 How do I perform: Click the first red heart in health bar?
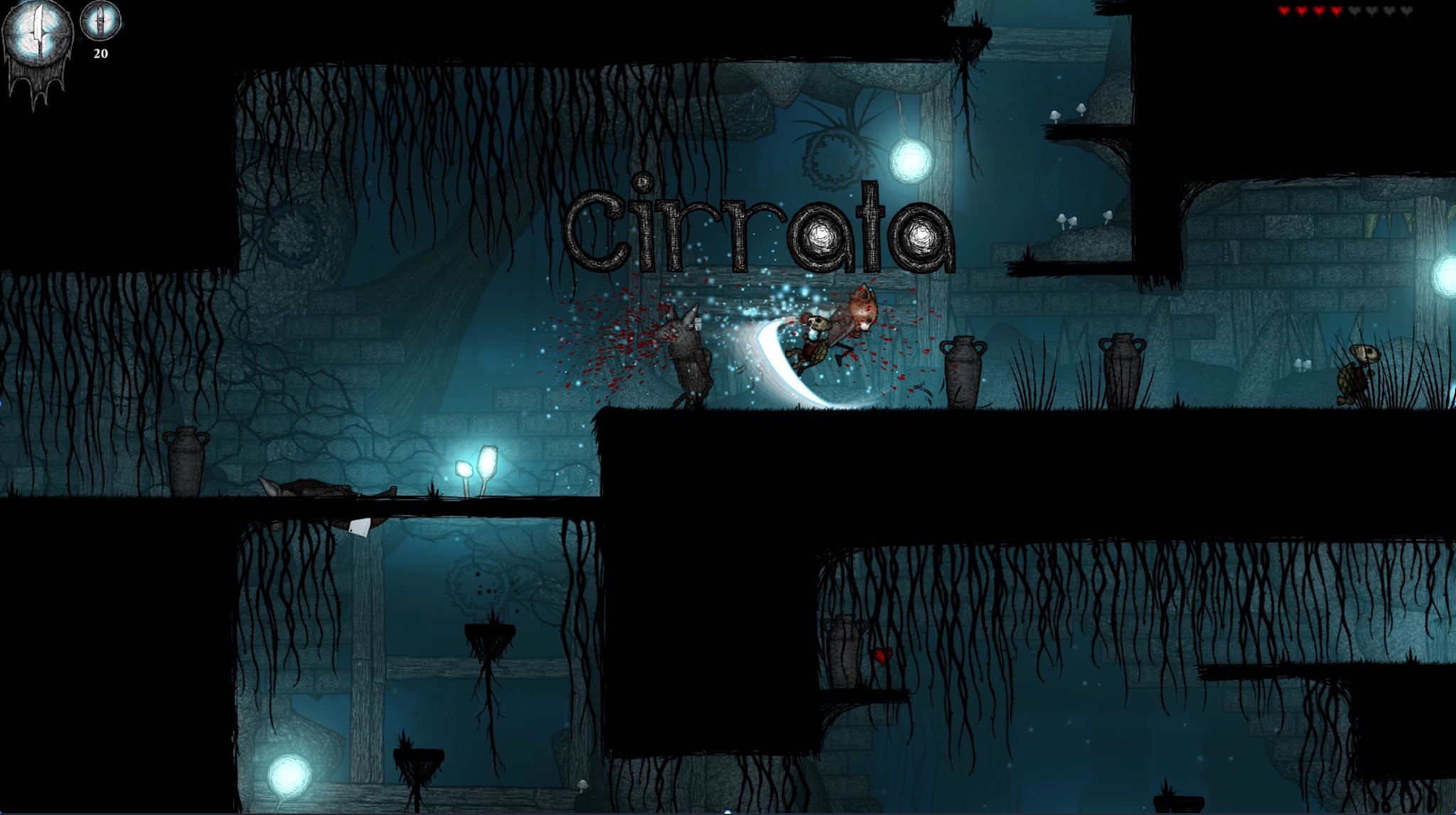click(x=1285, y=11)
